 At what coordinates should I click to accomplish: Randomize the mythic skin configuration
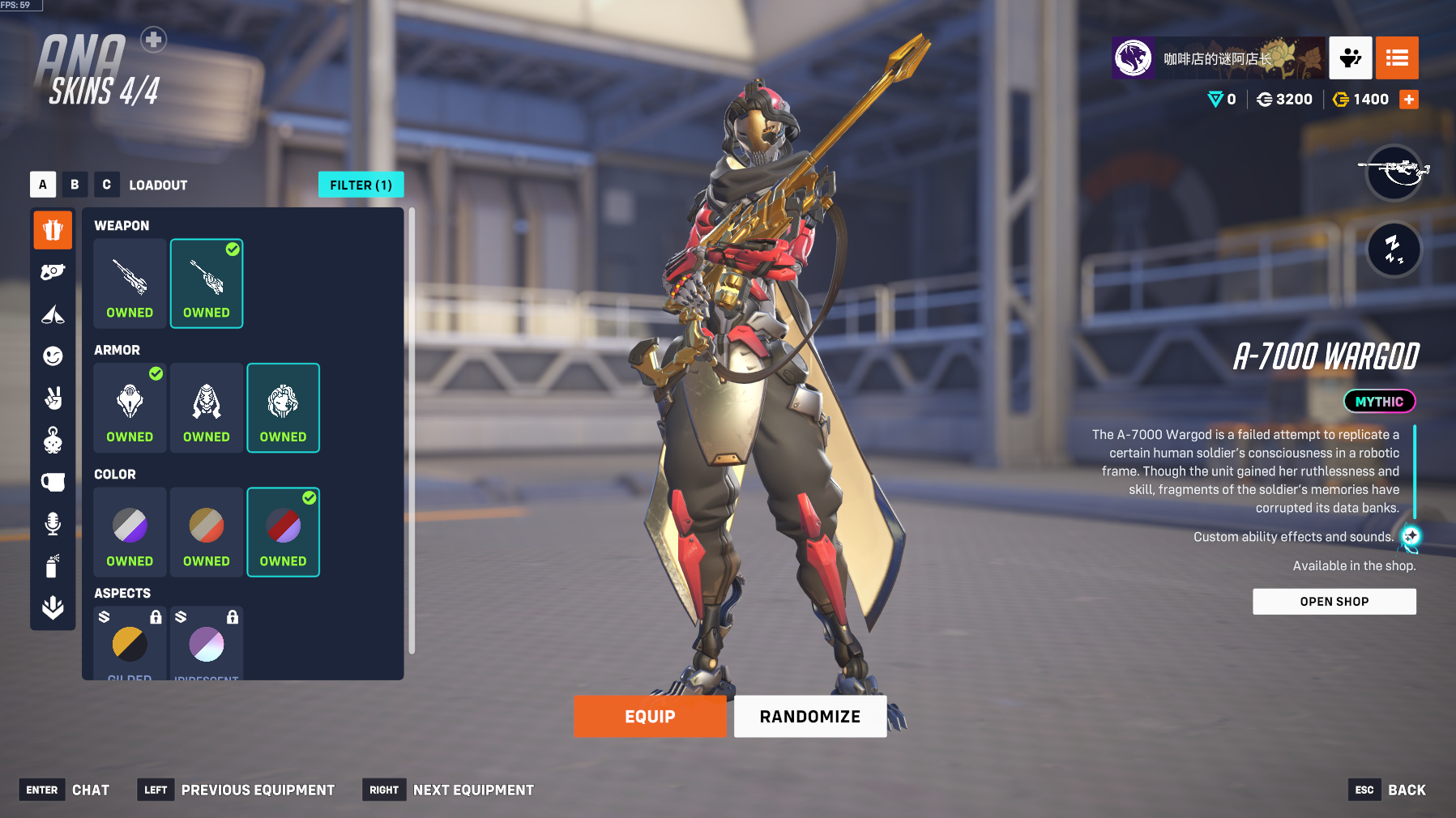[809, 717]
